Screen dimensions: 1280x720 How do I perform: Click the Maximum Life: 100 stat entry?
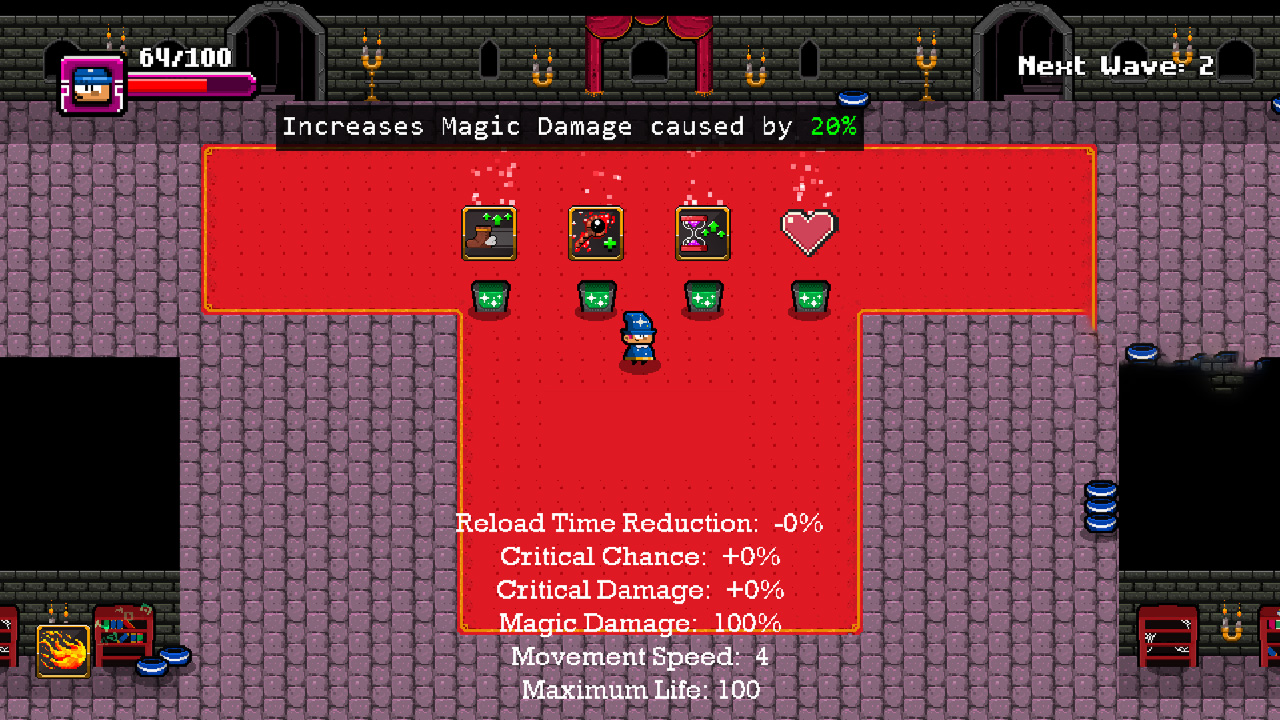click(640, 690)
